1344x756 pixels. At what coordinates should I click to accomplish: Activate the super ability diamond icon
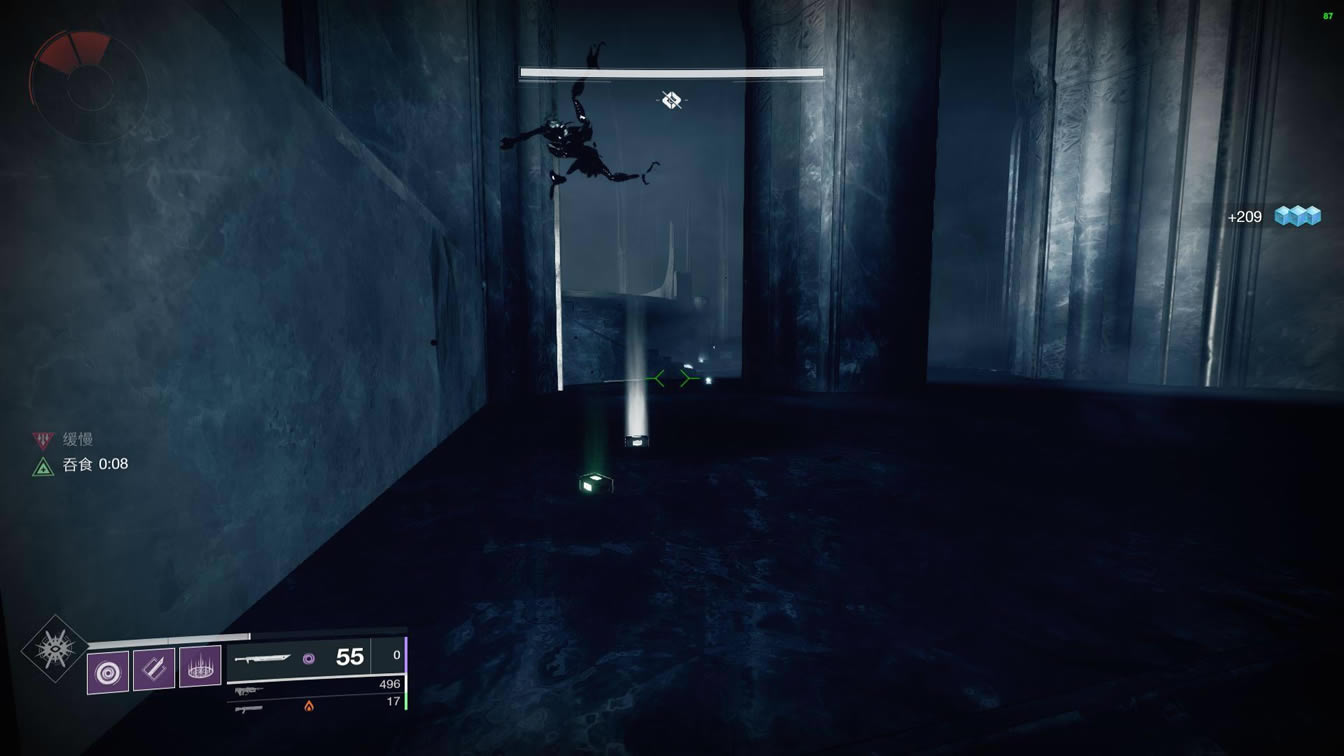(x=55, y=649)
